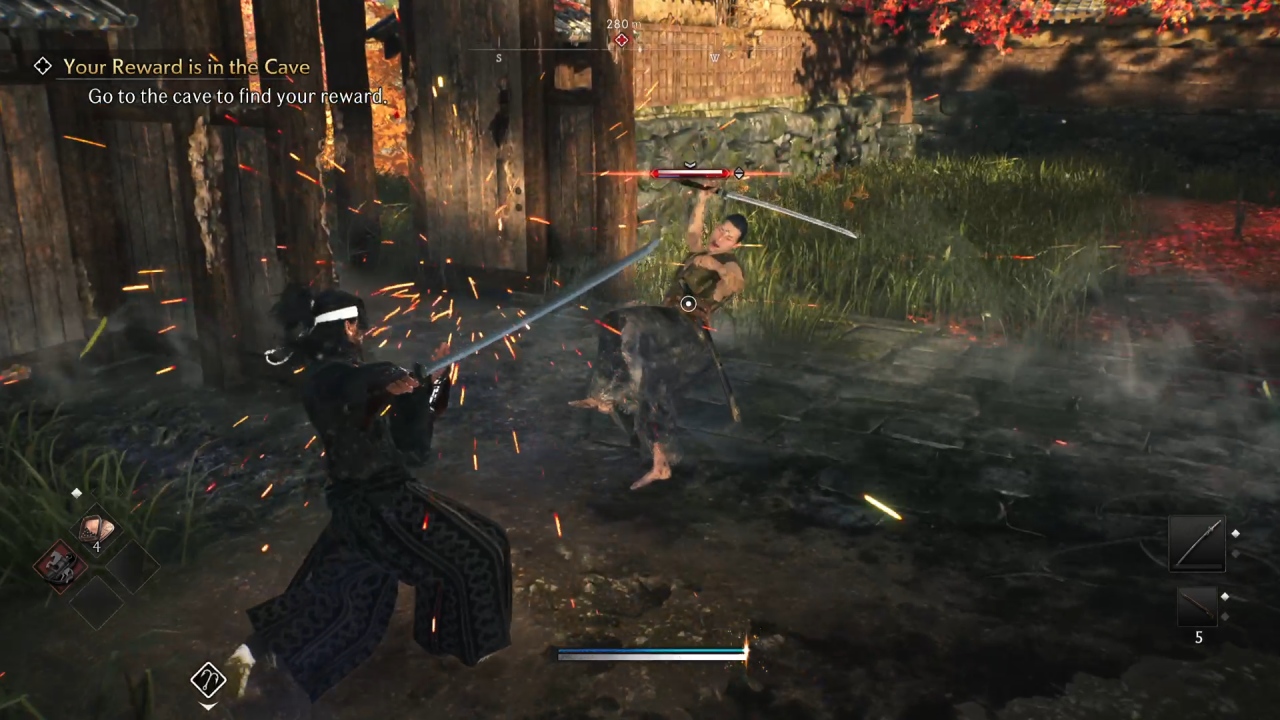Click the red quest objective marker on the compass
1280x720 pixels.
point(621,40)
